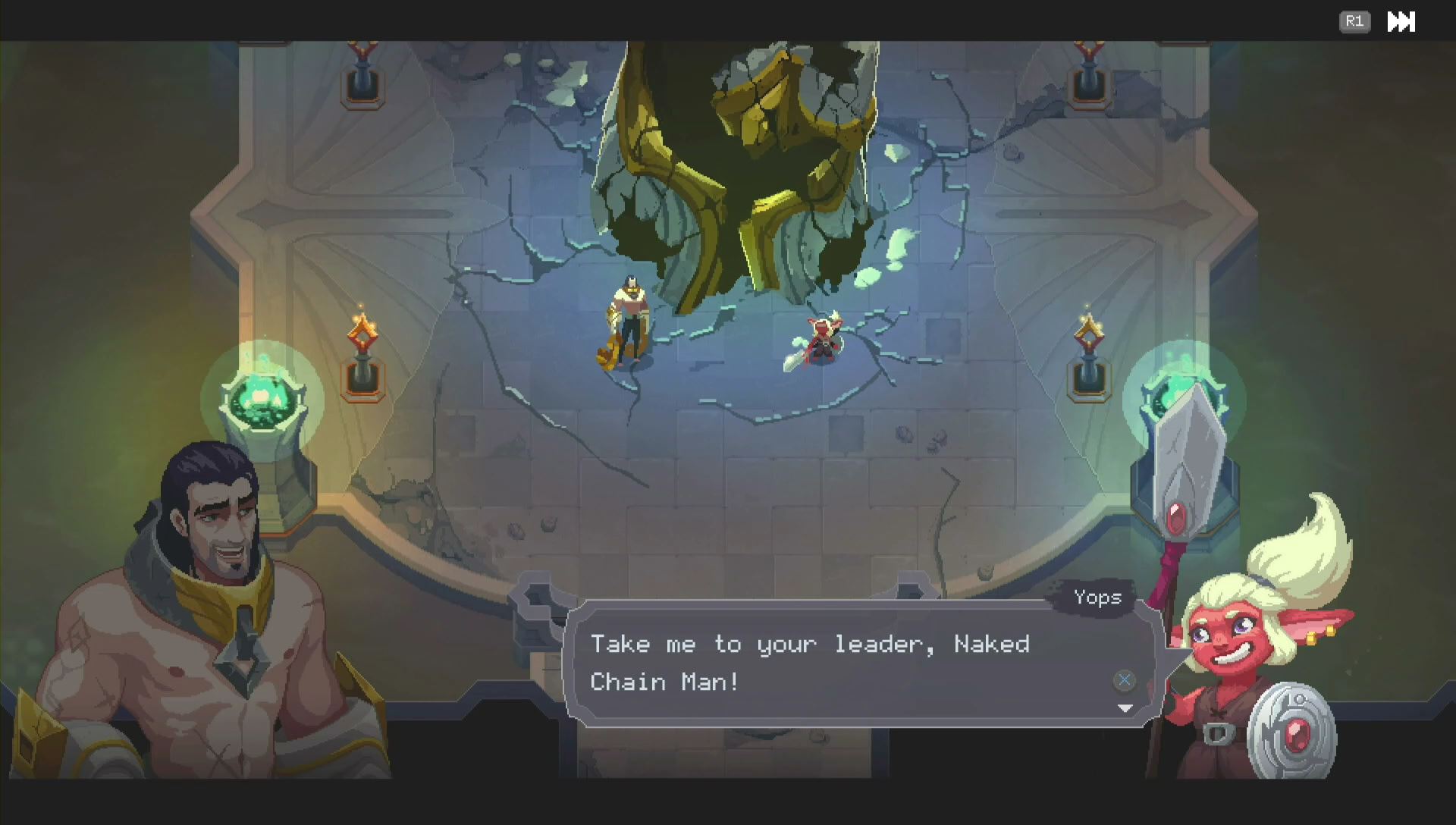Click the fast-forward skip icon top right
Screen dimensions: 1456x825
click(x=1401, y=22)
